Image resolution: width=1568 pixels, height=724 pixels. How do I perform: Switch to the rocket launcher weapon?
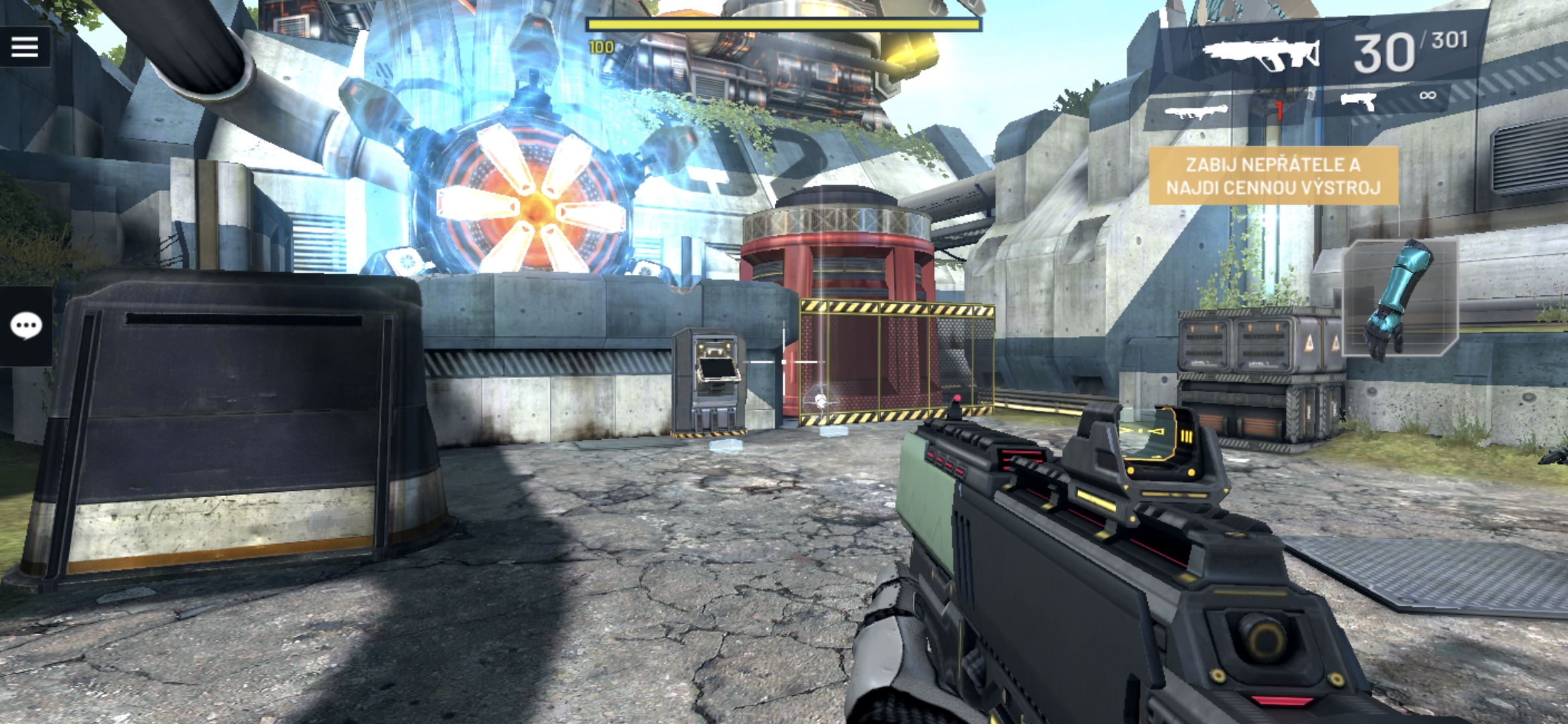(x=1197, y=111)
